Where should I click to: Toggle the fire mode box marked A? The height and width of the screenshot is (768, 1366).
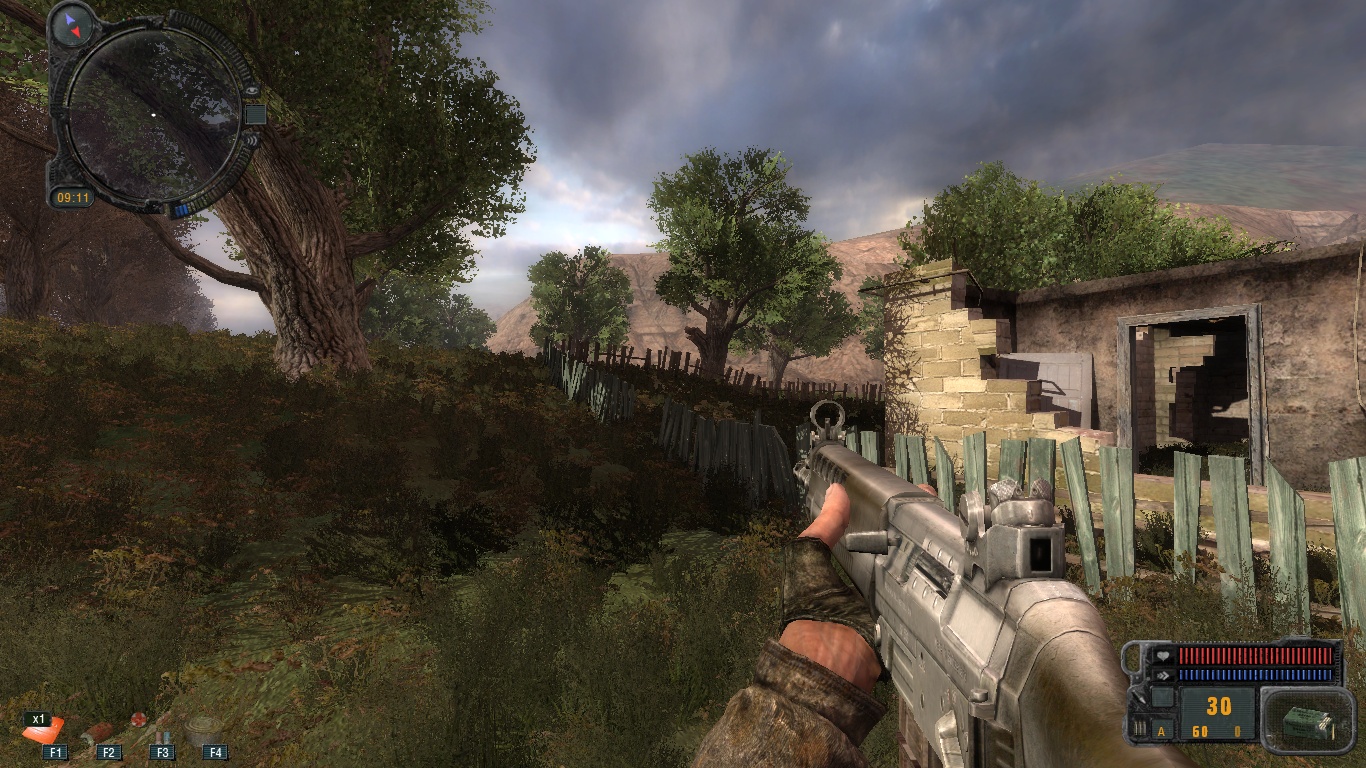tap(1160, 731)
